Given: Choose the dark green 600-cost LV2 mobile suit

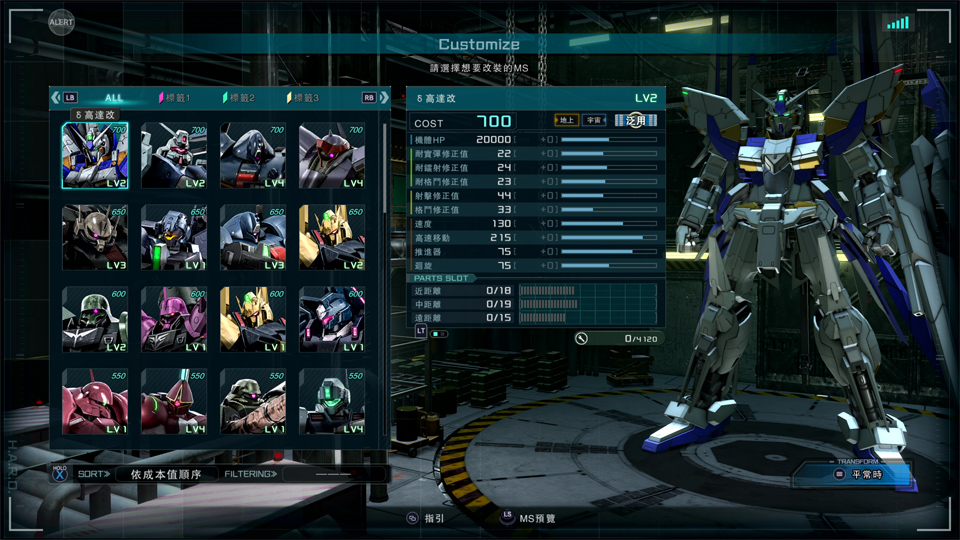Looking at the screenshot, I should point(95,320).
